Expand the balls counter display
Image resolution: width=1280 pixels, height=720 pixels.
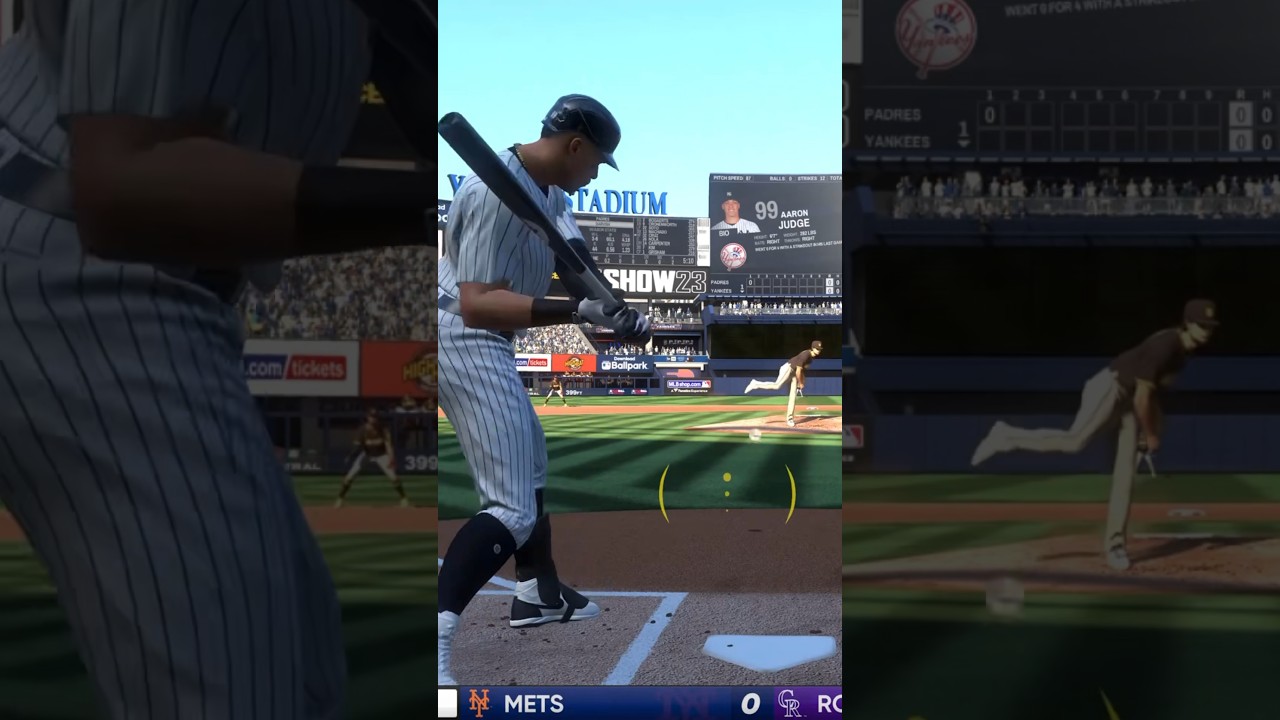(x=781, y=177)
